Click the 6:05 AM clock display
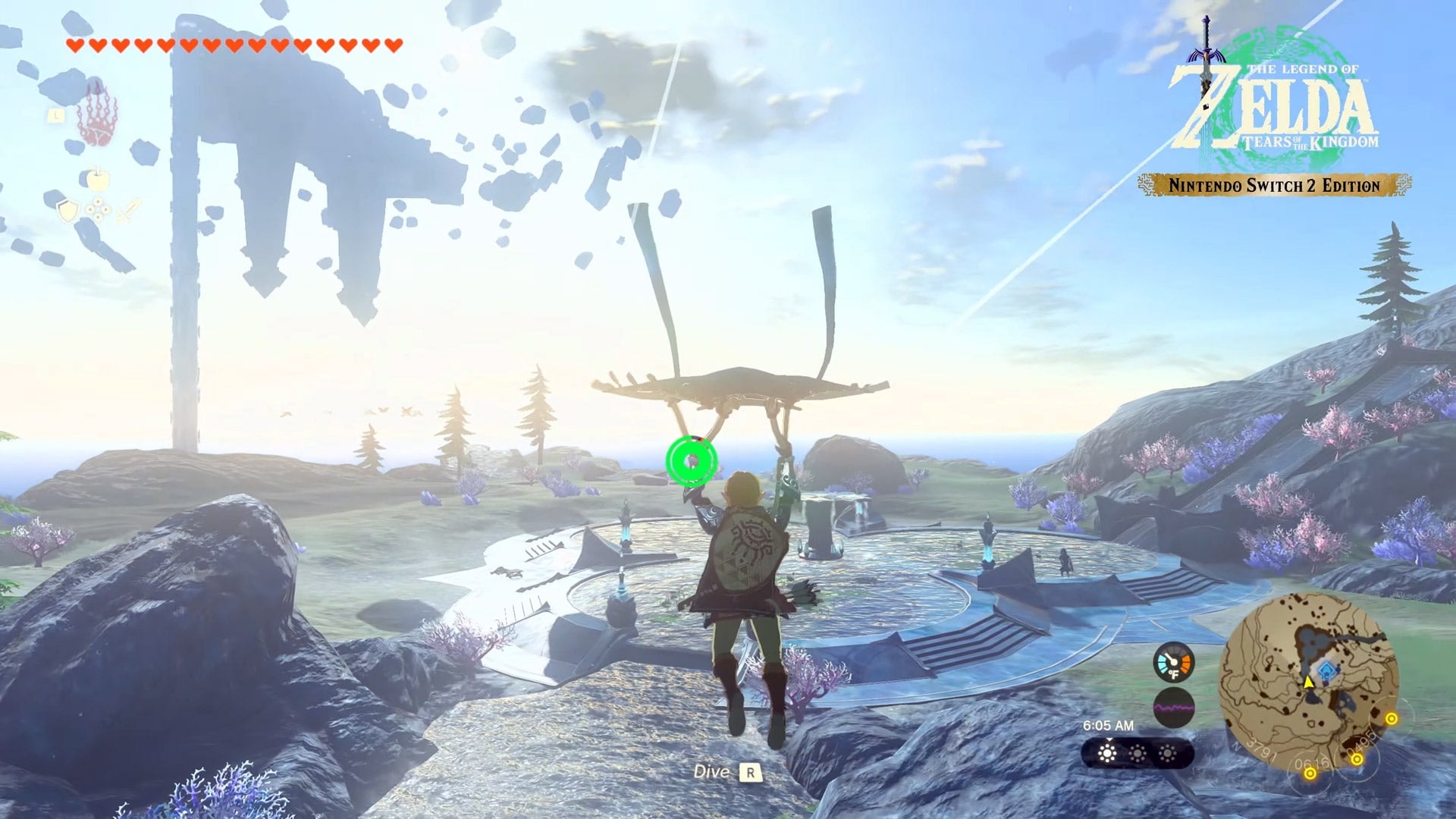 [x=1109, y=725]
